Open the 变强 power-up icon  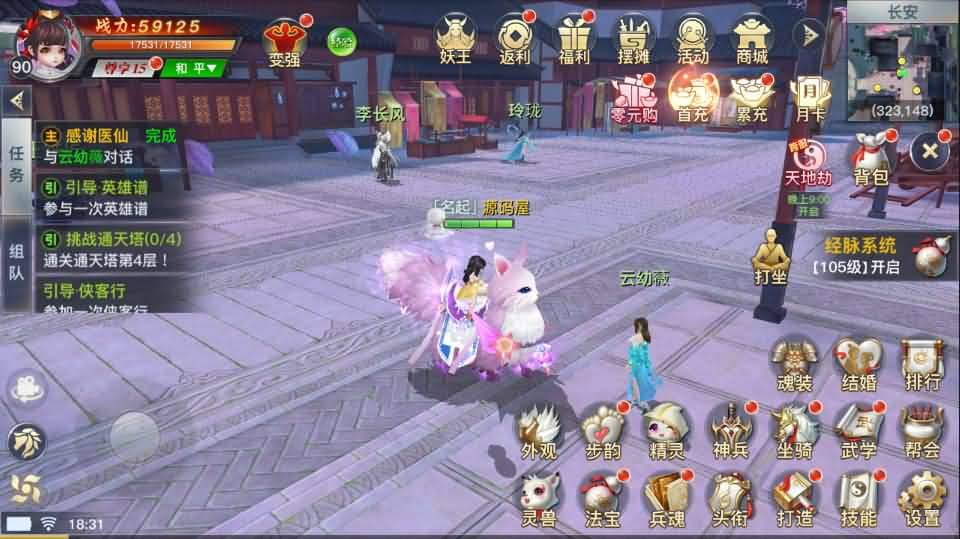pyautogui.click(x=284, y=41)
